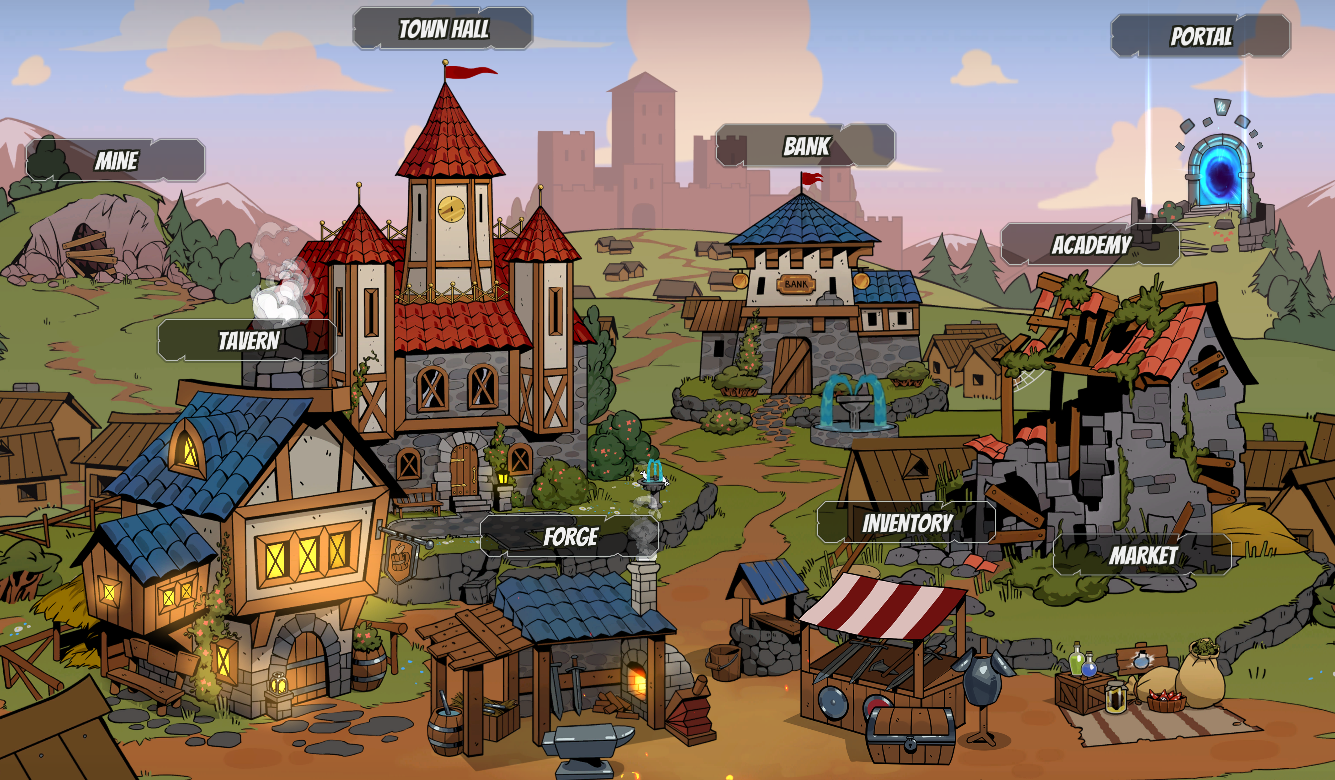The height and width of the screenshot is (780, 1335).
Task: Open the Forge label
Action: [570, 537]
